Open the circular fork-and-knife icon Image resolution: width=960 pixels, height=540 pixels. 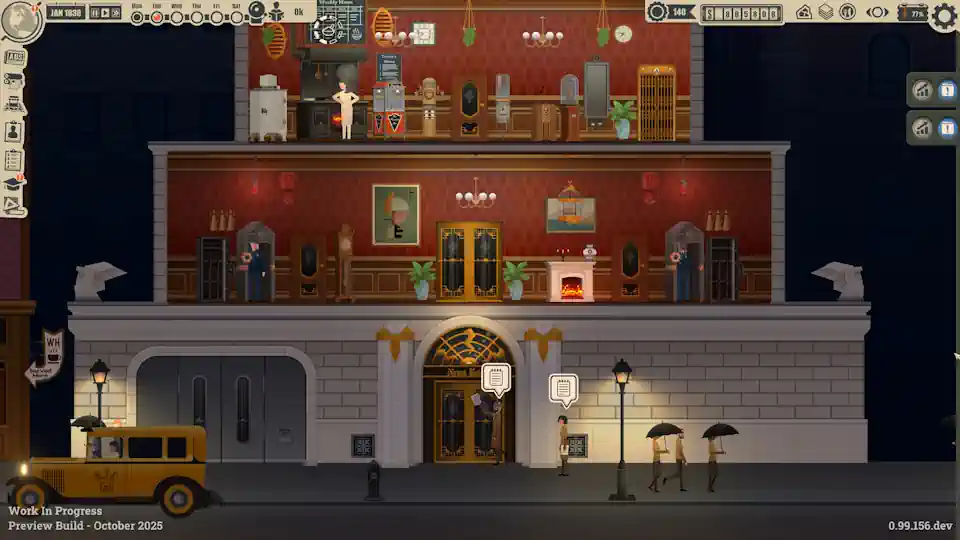847,12
